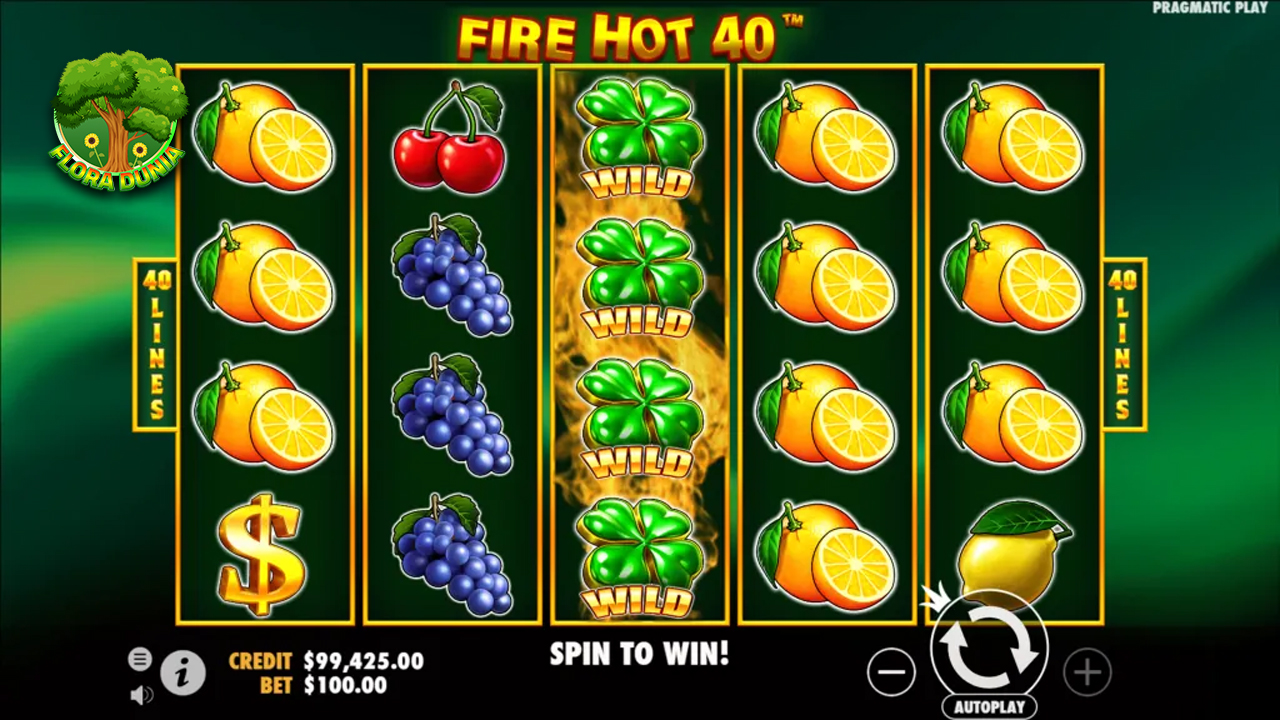Decrease the bet with the minus button
Screen dimensions: 1280x720
[x=891, y=672]
